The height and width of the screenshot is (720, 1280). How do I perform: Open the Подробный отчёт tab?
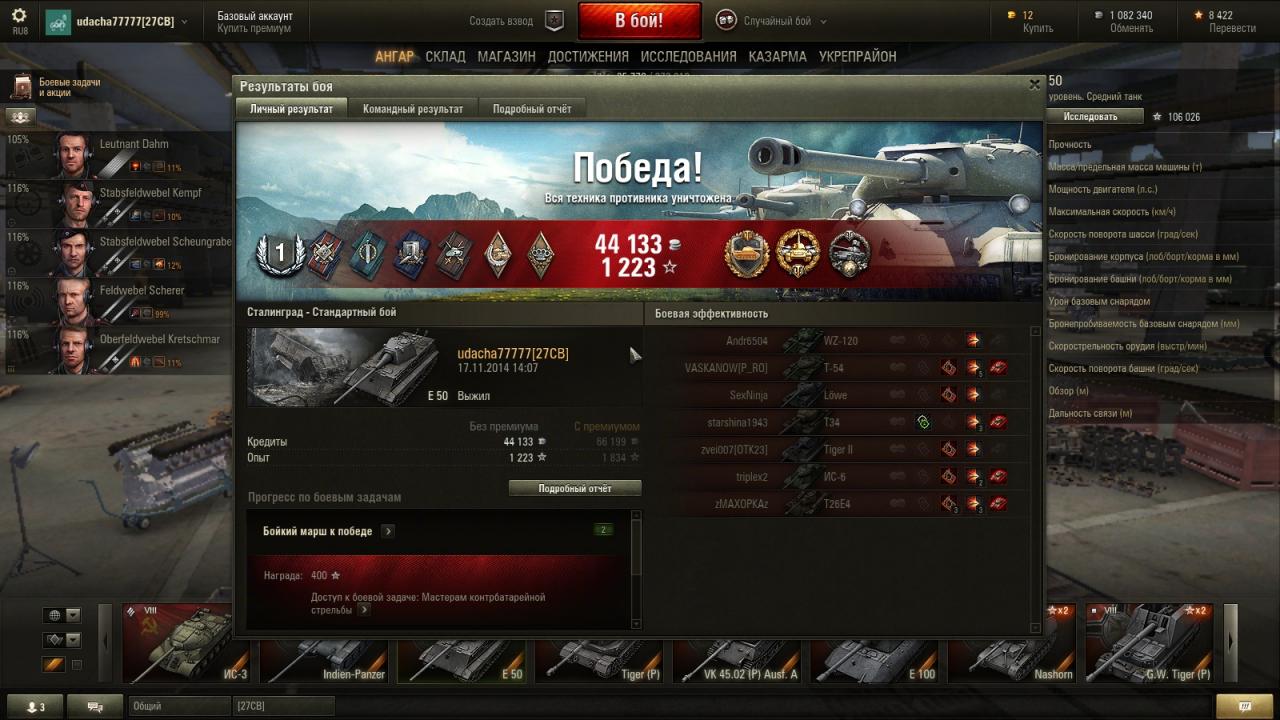coord(531,109)
